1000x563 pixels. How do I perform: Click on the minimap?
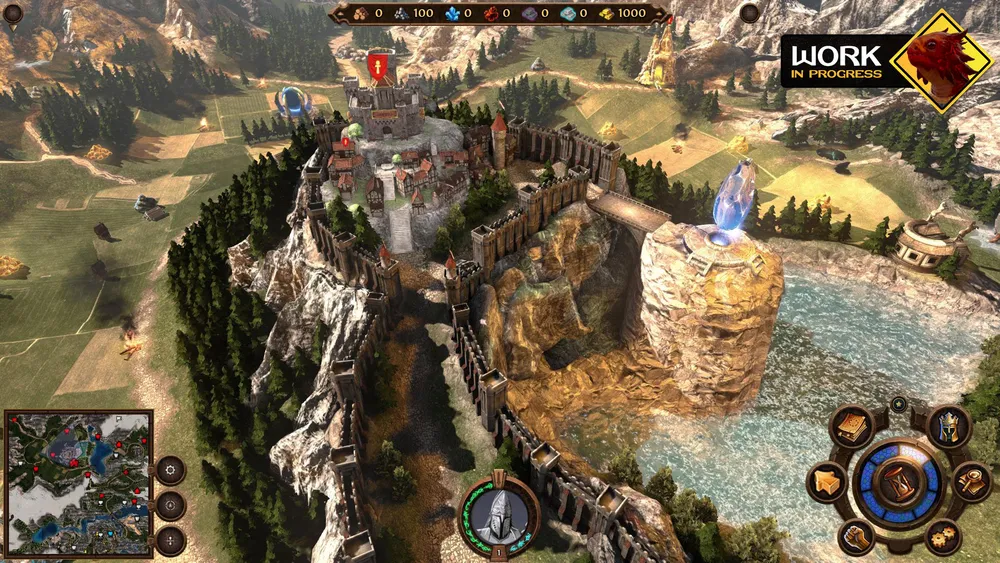tap(79, 481)
